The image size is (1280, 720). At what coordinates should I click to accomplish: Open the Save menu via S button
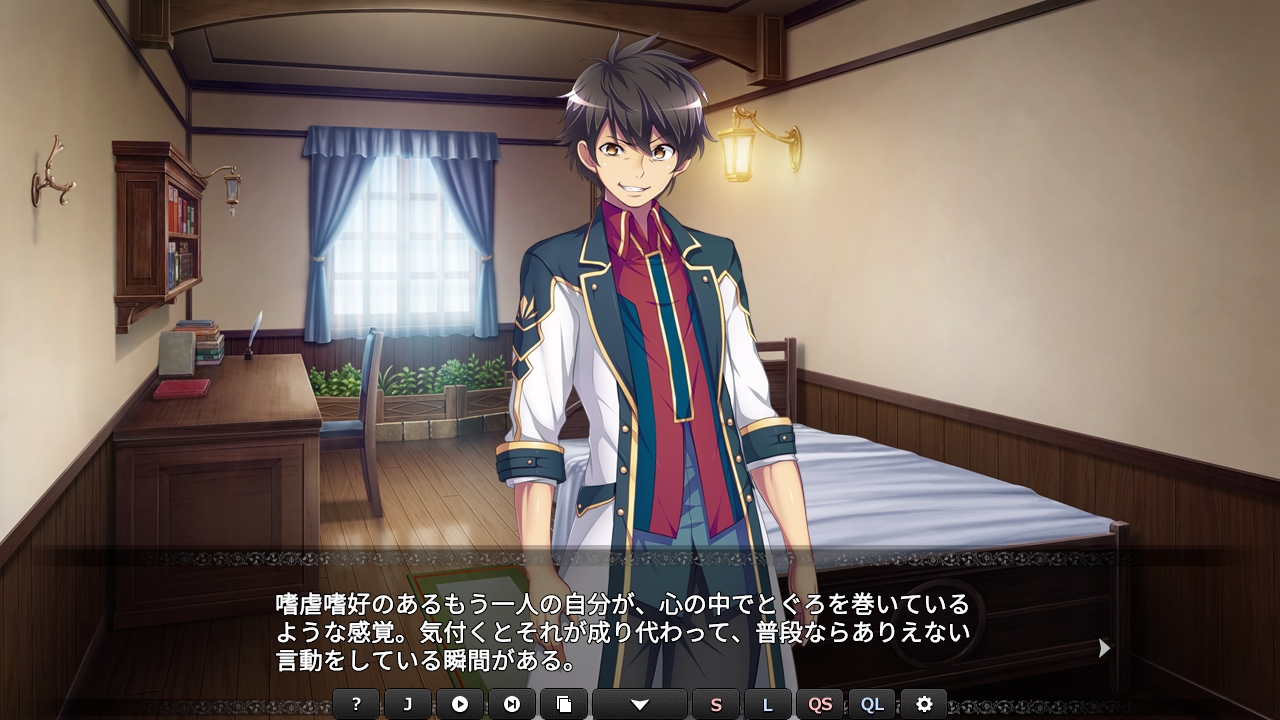(716, 704)
